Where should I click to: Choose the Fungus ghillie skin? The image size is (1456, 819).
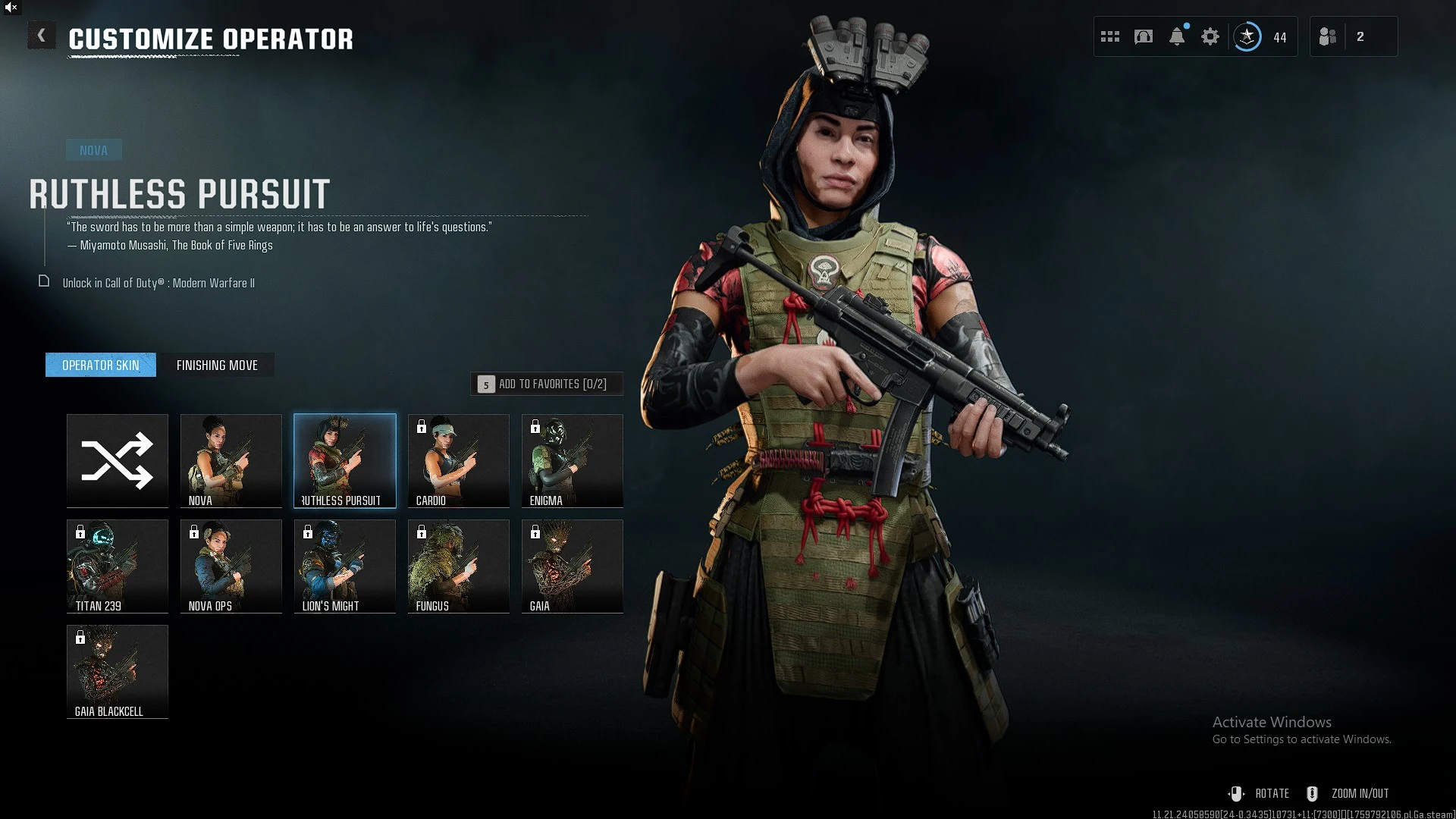pos(459,566)
